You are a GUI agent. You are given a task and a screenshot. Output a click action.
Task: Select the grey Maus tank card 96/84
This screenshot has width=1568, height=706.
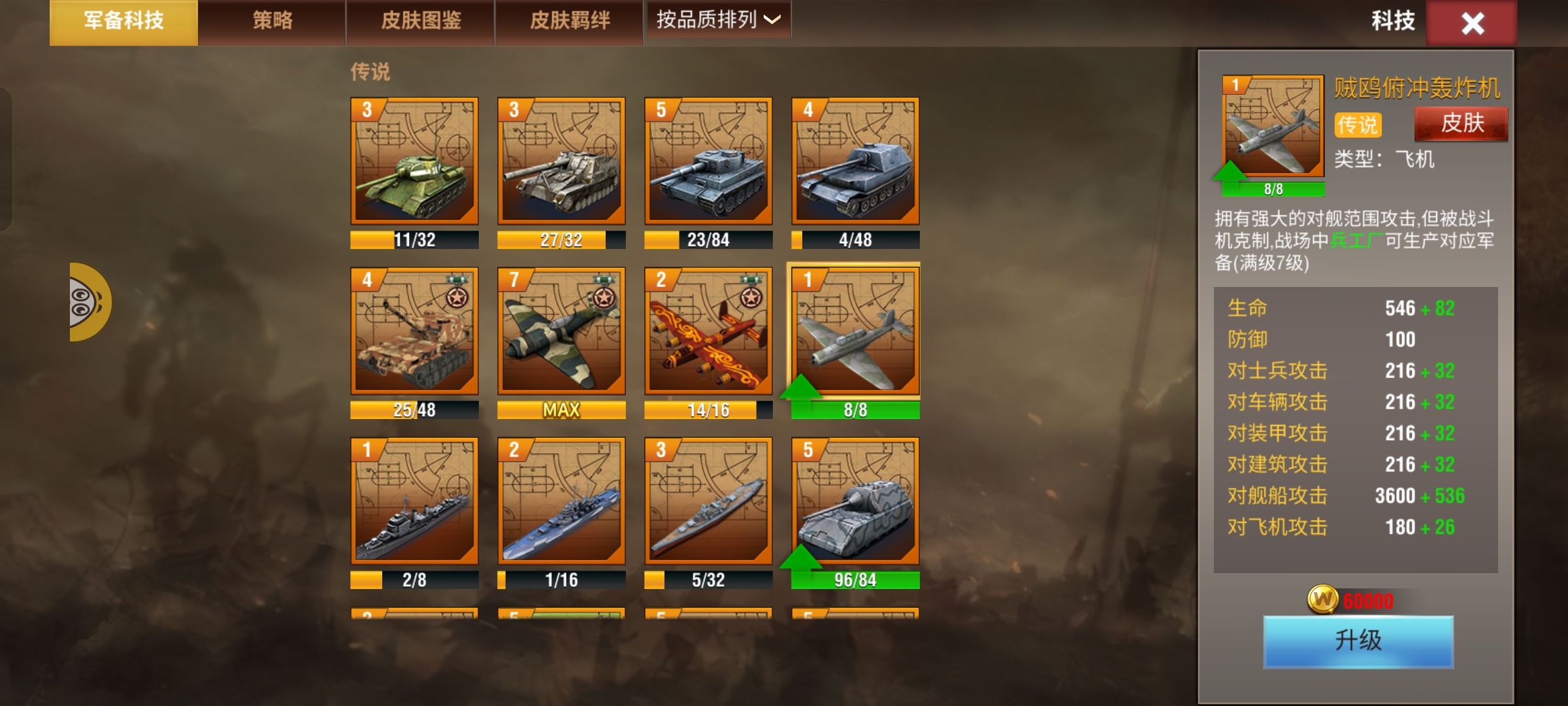[855, 501]
